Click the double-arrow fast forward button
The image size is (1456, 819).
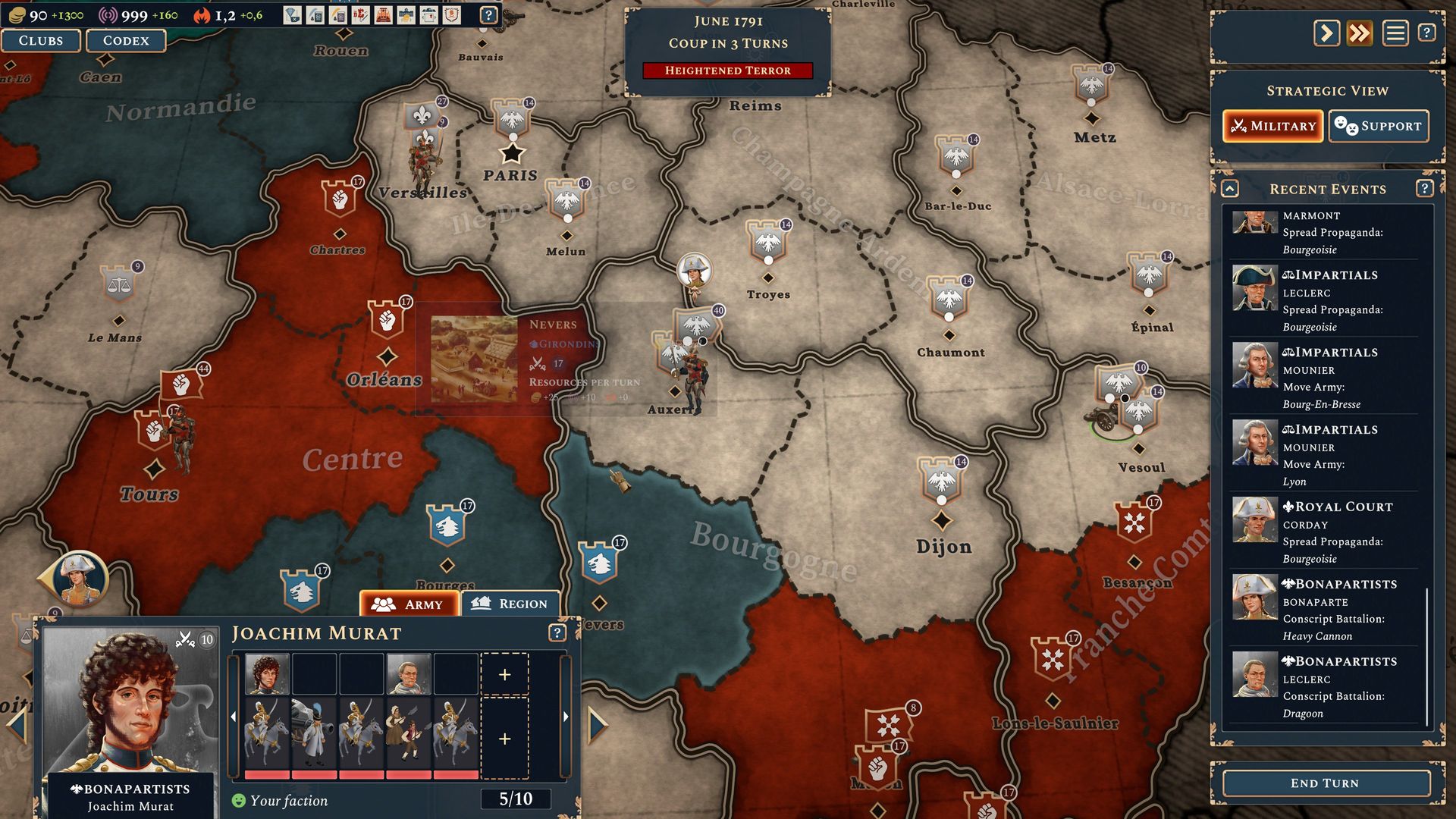pyautogui.click(x=1360, y=33)
